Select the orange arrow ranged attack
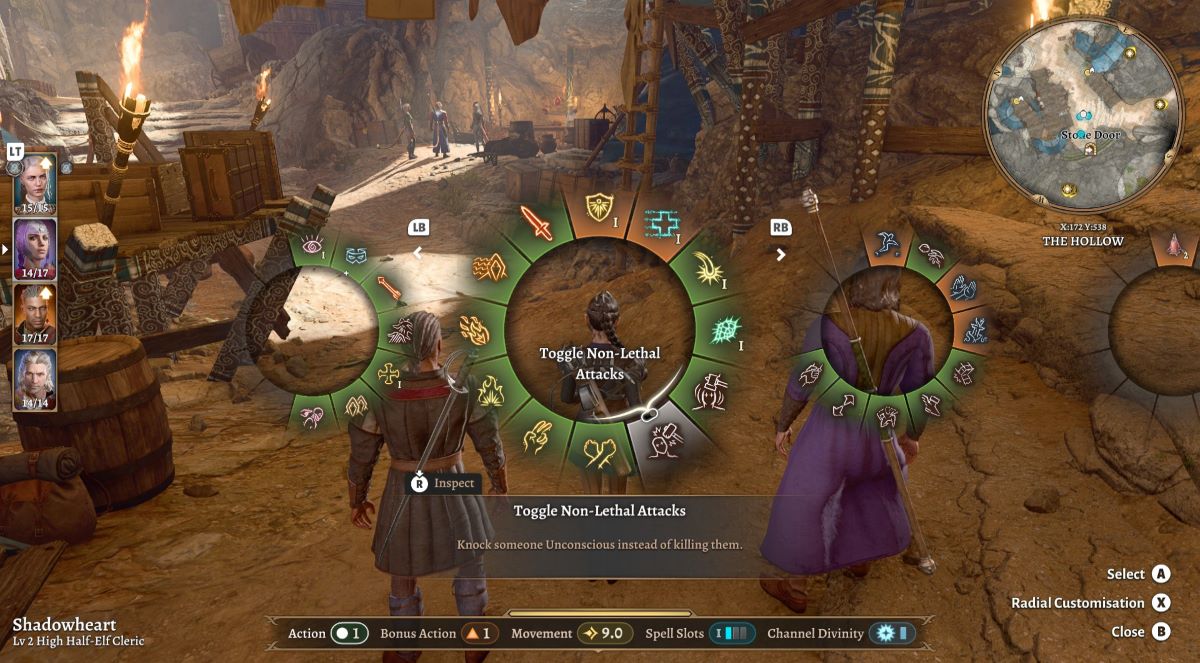1200x663 pixels. [389, 288]
